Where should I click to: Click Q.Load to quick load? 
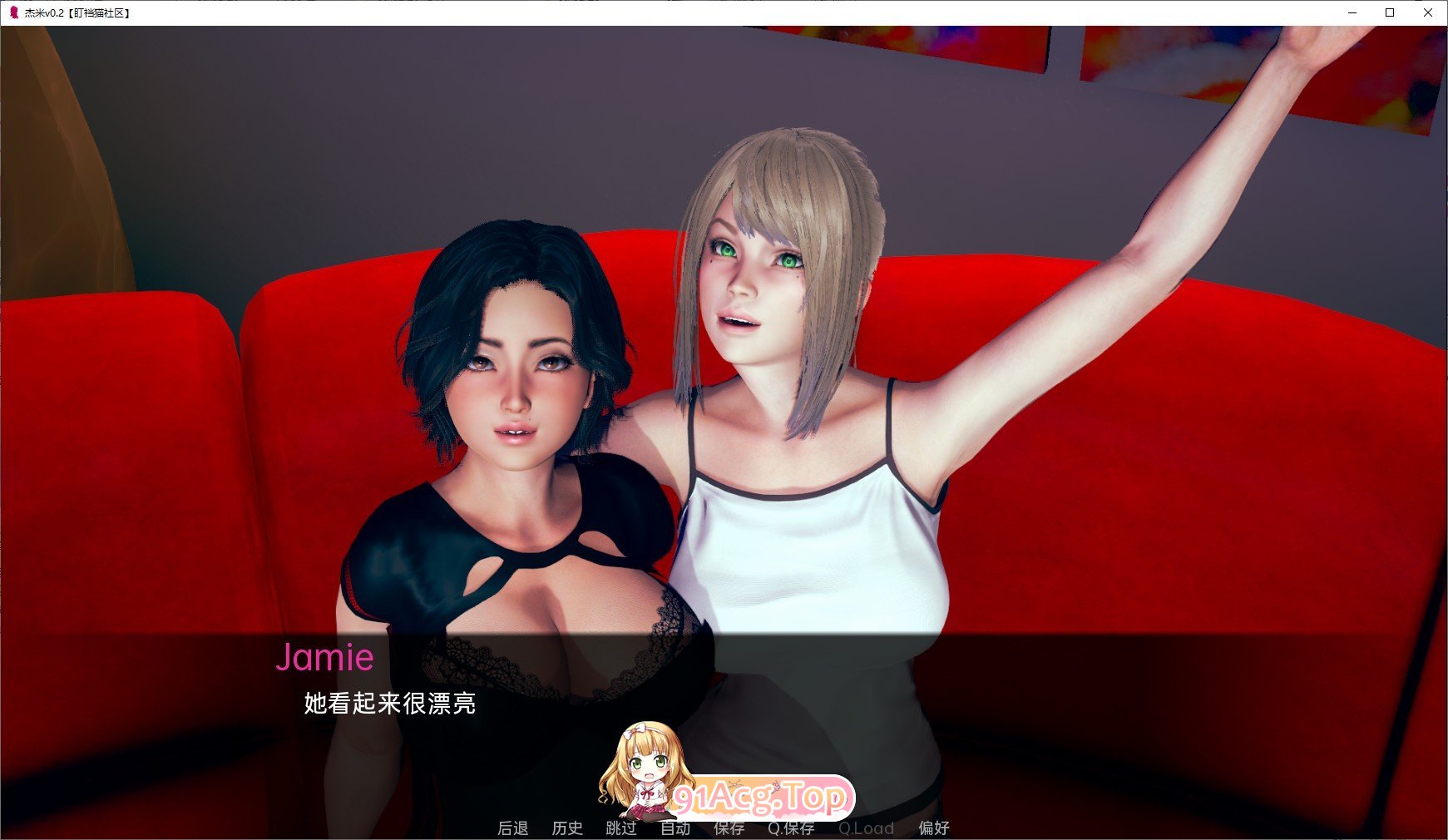point(867,828)
